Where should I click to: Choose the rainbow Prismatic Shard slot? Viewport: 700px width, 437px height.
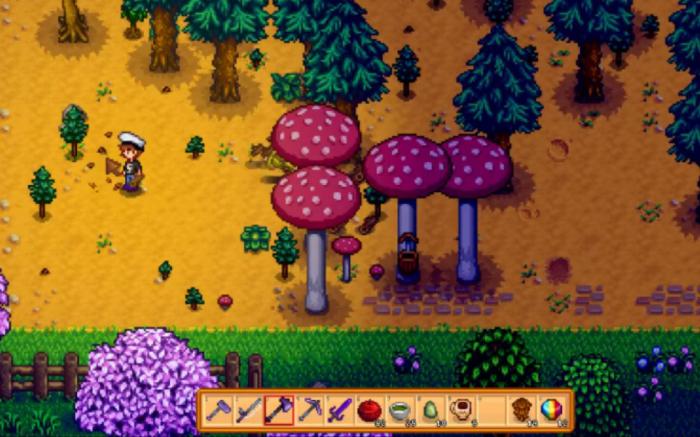coord(551,410)
